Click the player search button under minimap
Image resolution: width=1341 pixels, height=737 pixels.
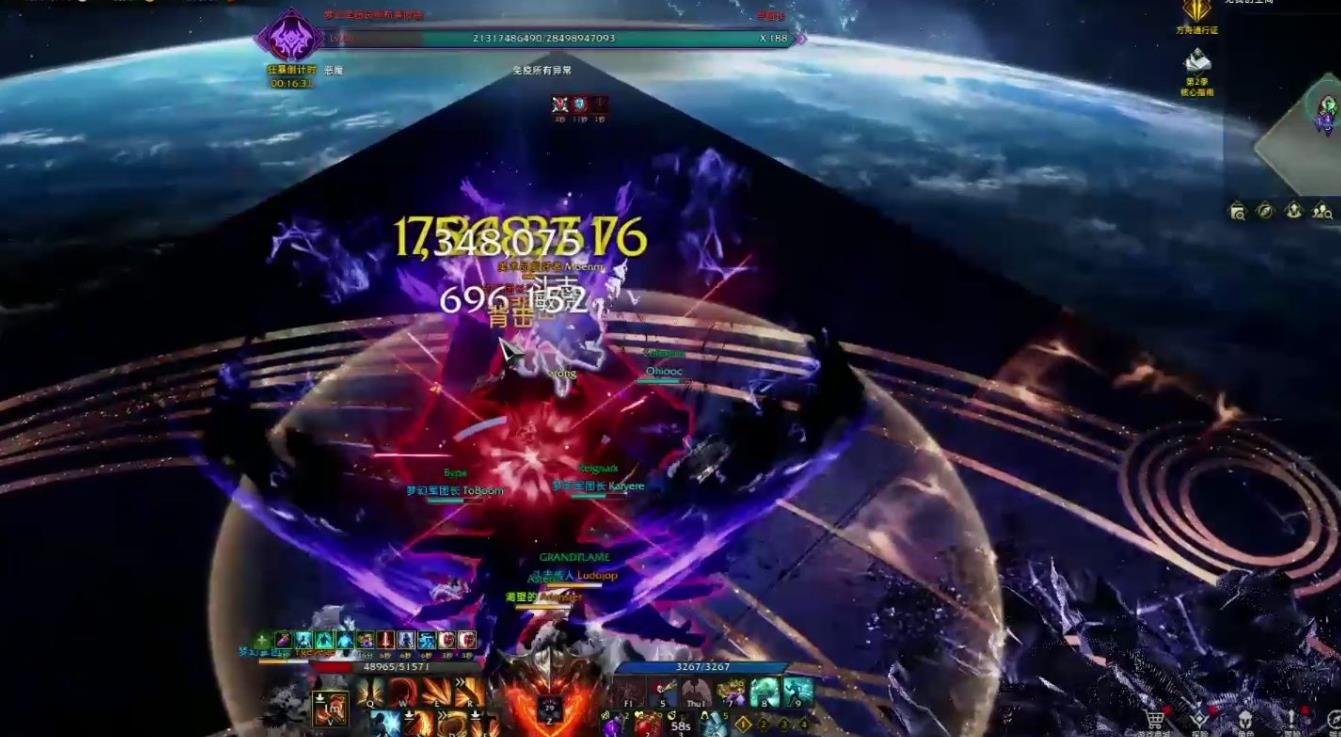coord(1323,210)
